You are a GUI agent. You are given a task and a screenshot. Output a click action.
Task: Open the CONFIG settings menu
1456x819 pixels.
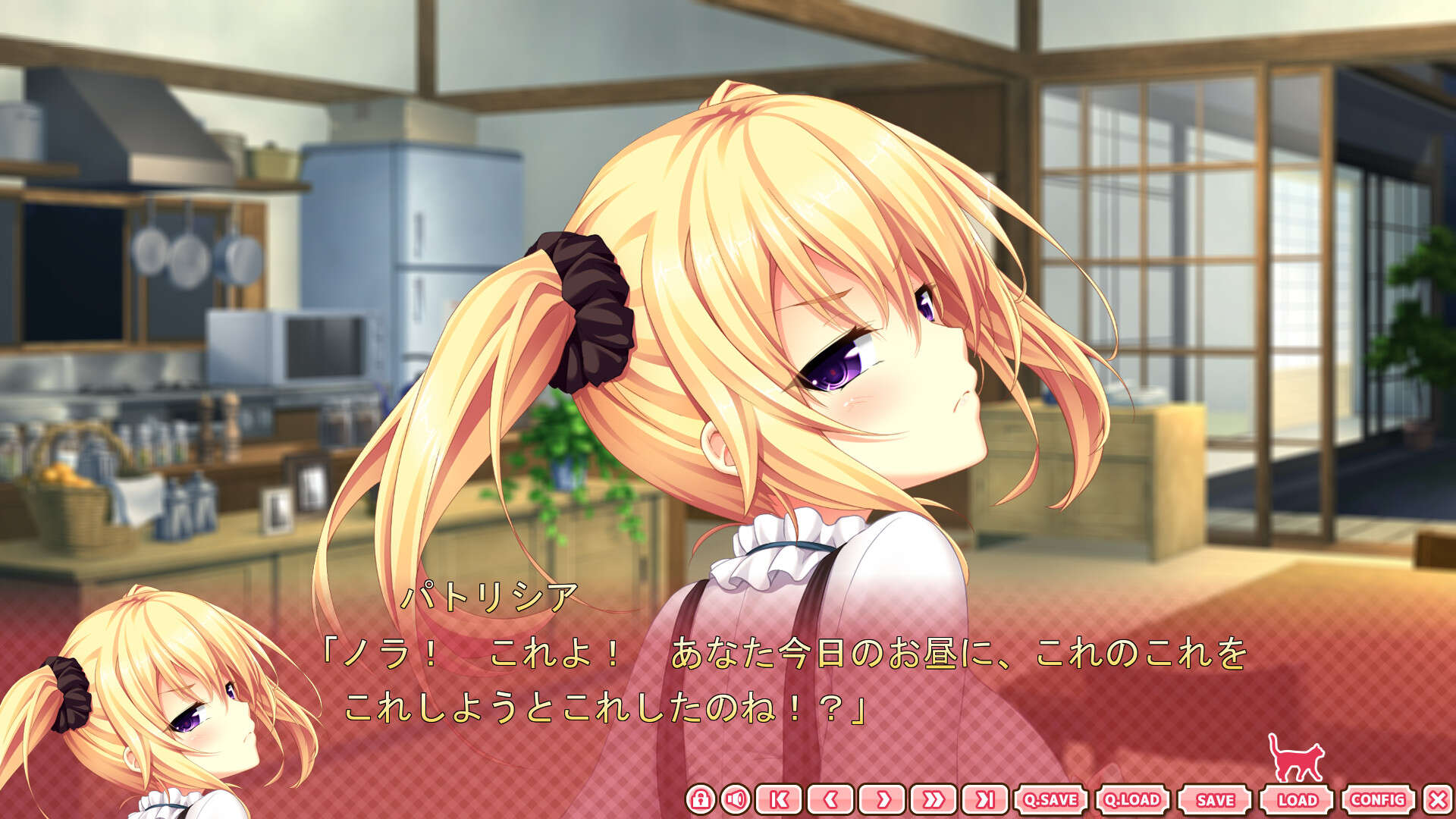click(1383, 798)
